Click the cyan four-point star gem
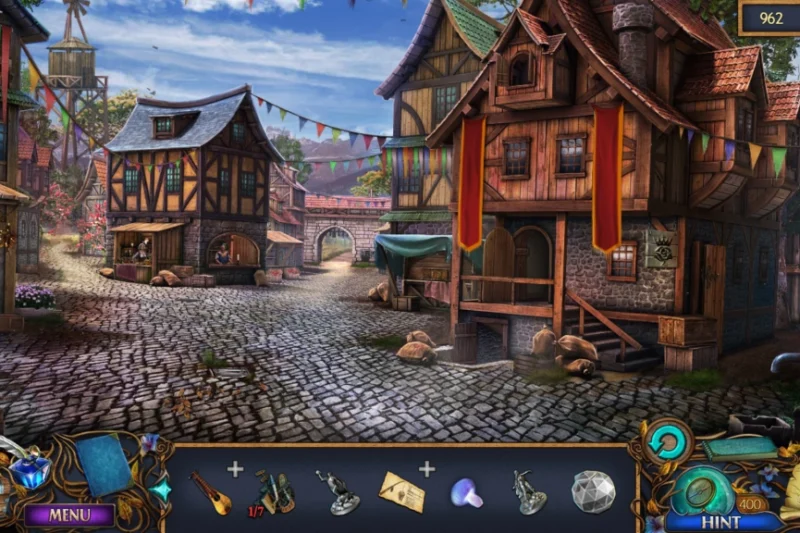 (x=160, y=491)
